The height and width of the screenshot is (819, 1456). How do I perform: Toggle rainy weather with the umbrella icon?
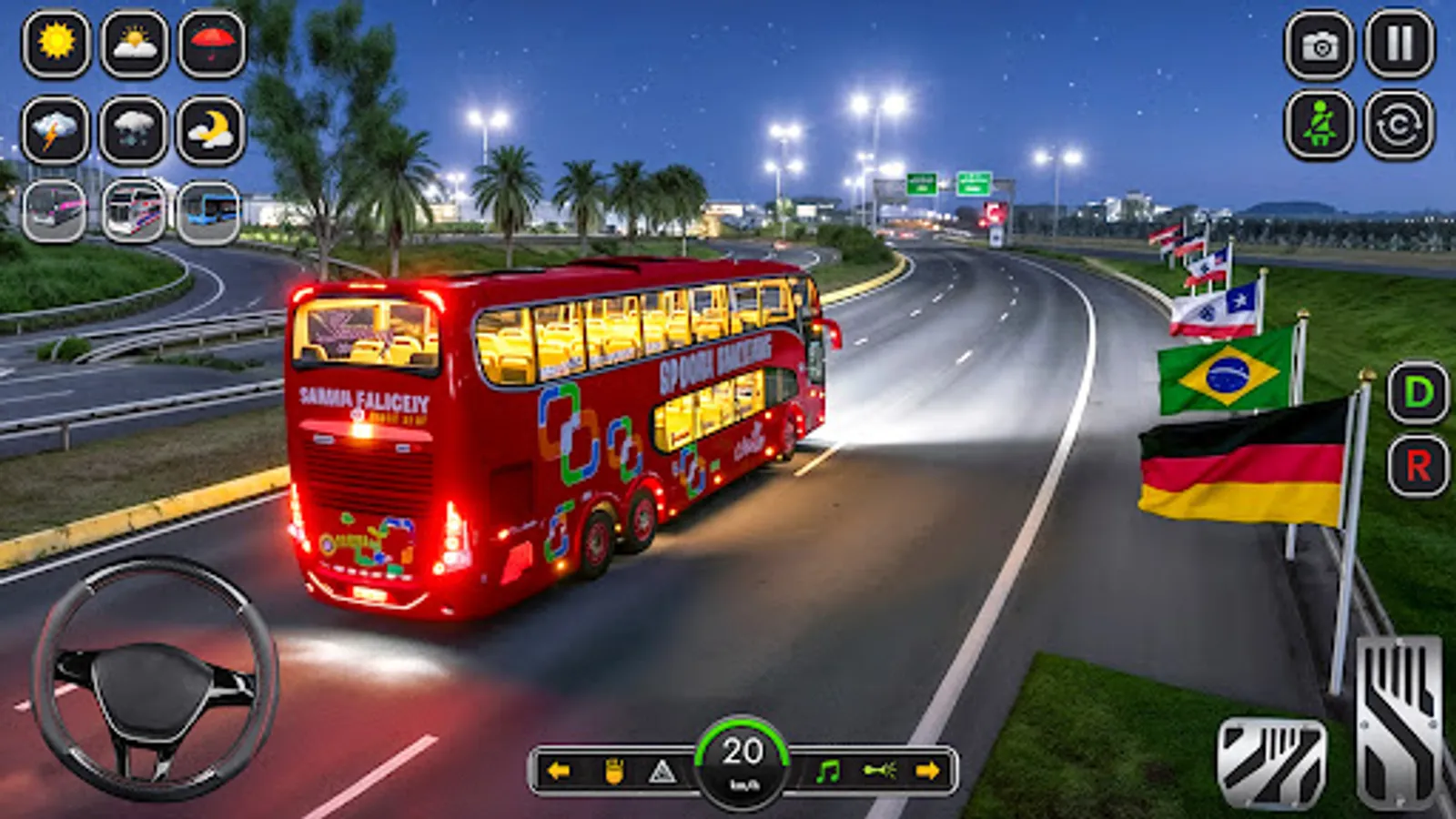point(207,44)
